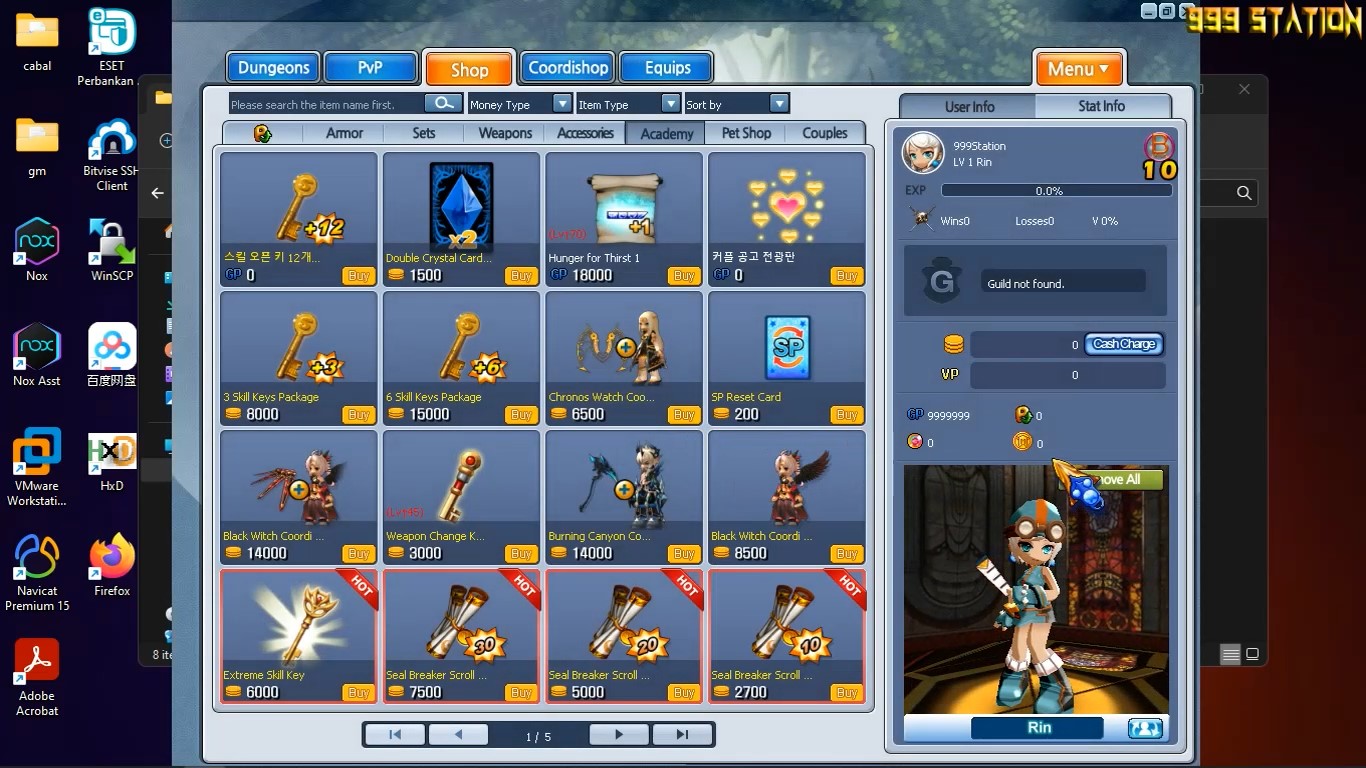This screenshot has height=768, width=1366.
Task: Switch to the Stat Info tab
Action: [x=1101, y=106]
